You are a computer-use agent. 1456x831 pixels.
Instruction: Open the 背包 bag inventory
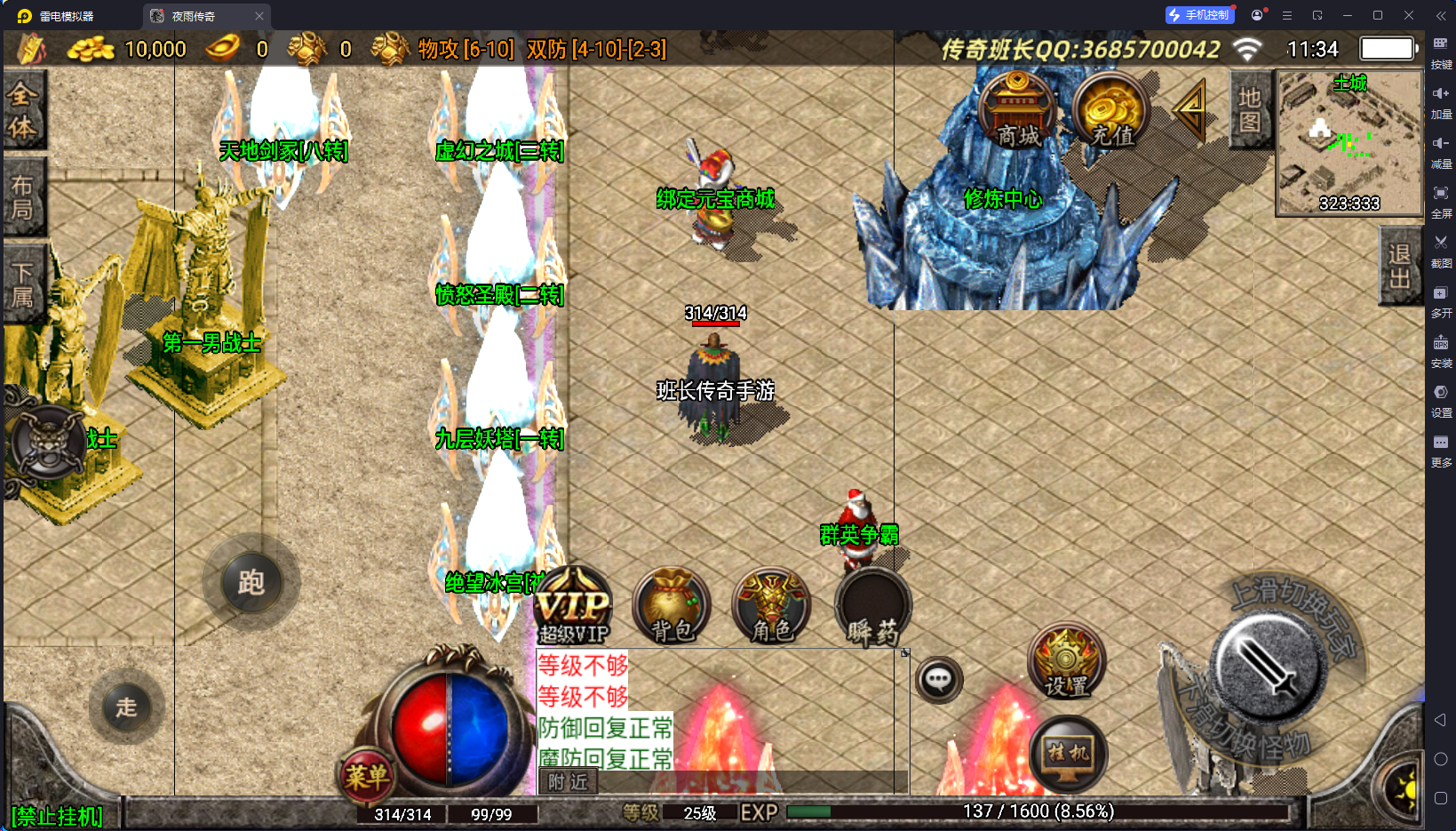pos(672,607)
